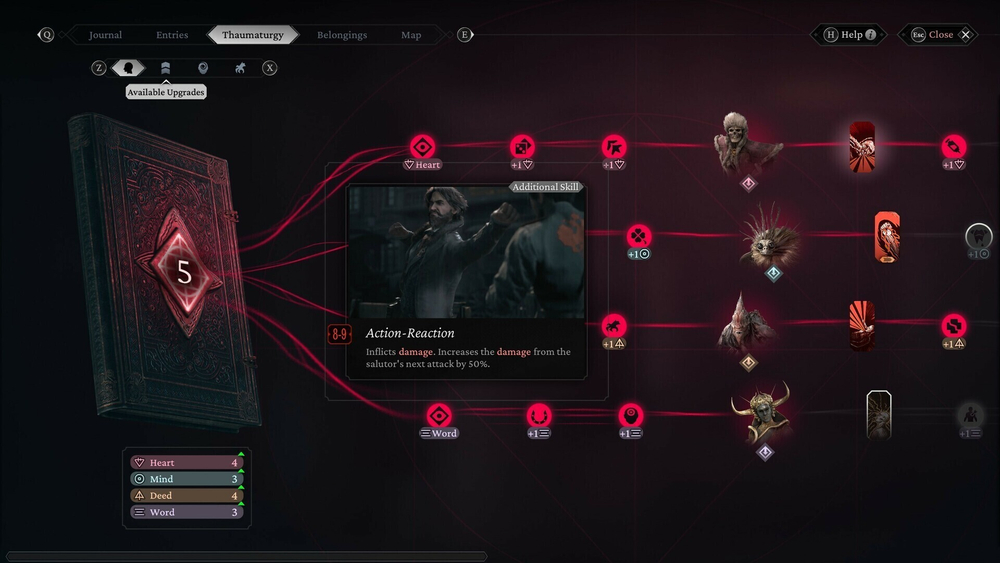Image resolution: width=1000 pixels, height=563 pixels.
Task: Choose the horse-figure sub-tab icon
Action: tap(240, 68)
